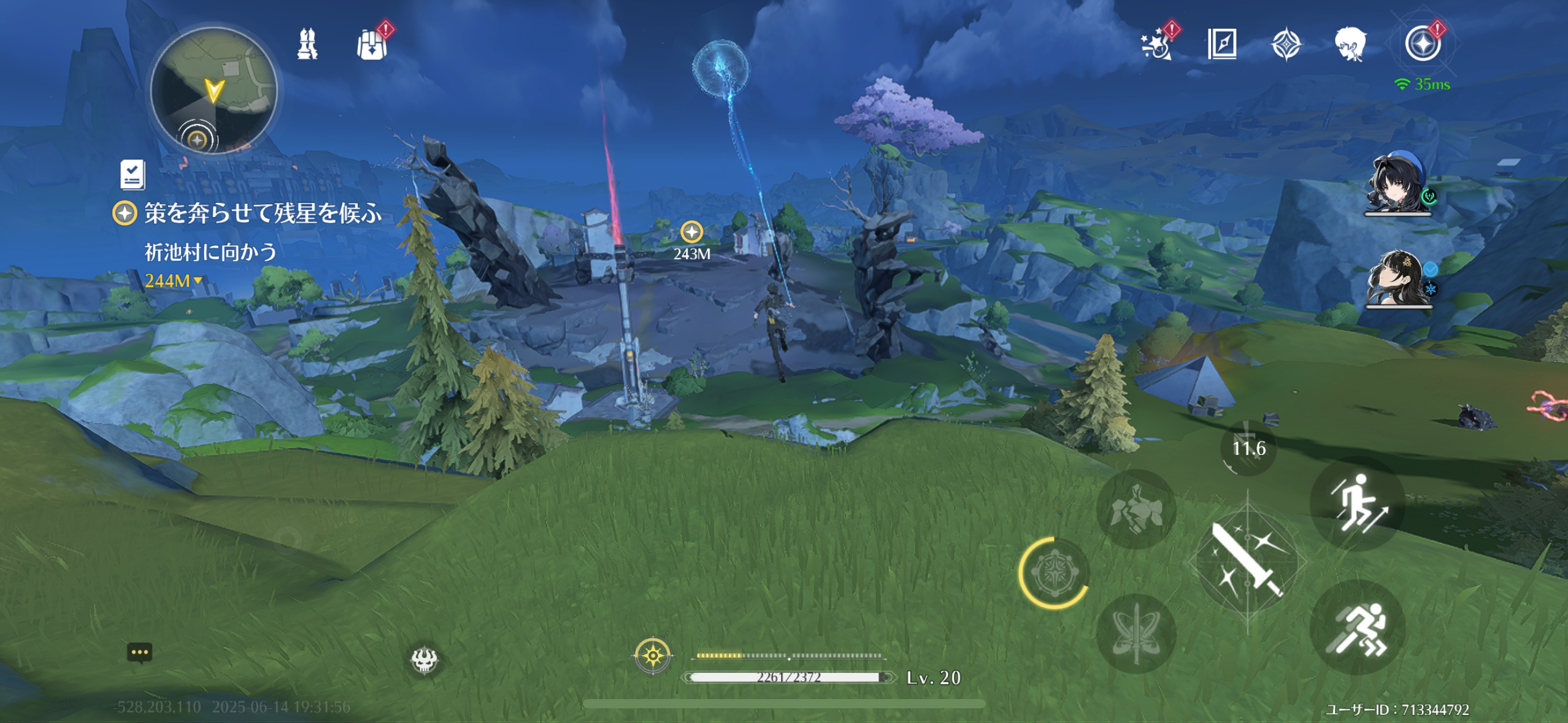Tap the sprint dodge button
Screen dimensions: 1568x723
[1357, 627]
